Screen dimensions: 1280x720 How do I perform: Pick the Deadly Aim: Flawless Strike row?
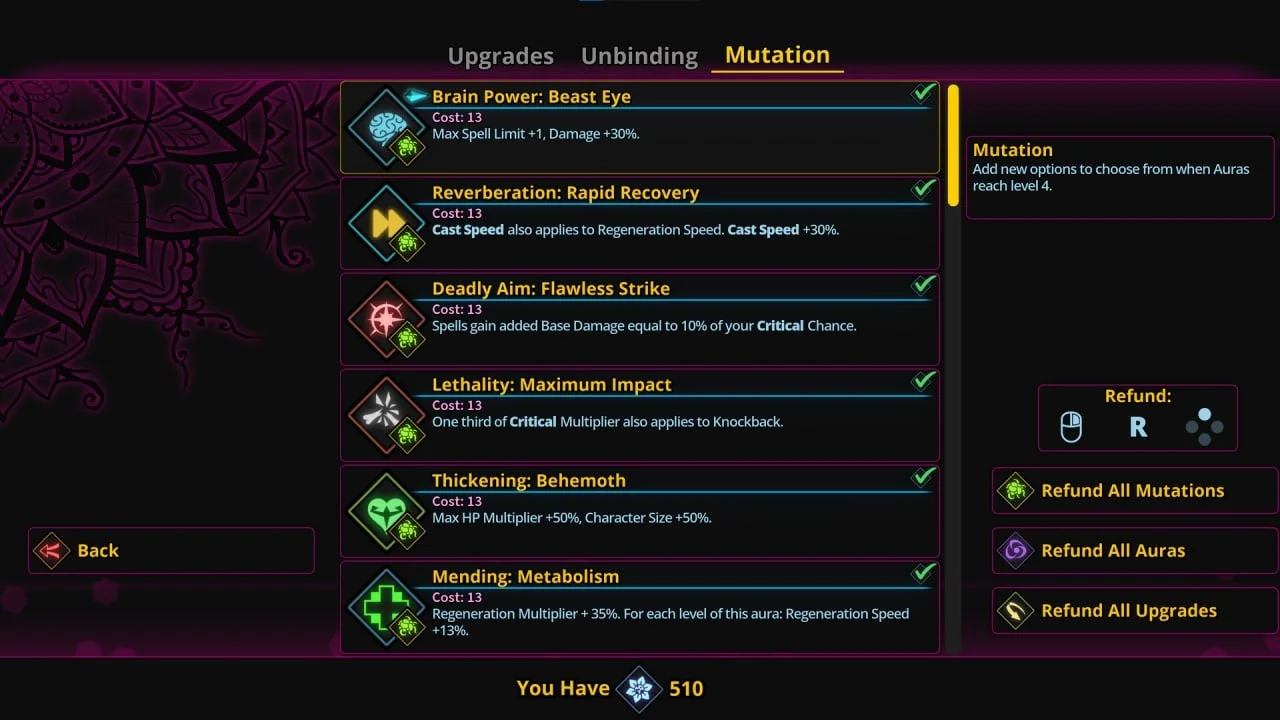point(640,320)
